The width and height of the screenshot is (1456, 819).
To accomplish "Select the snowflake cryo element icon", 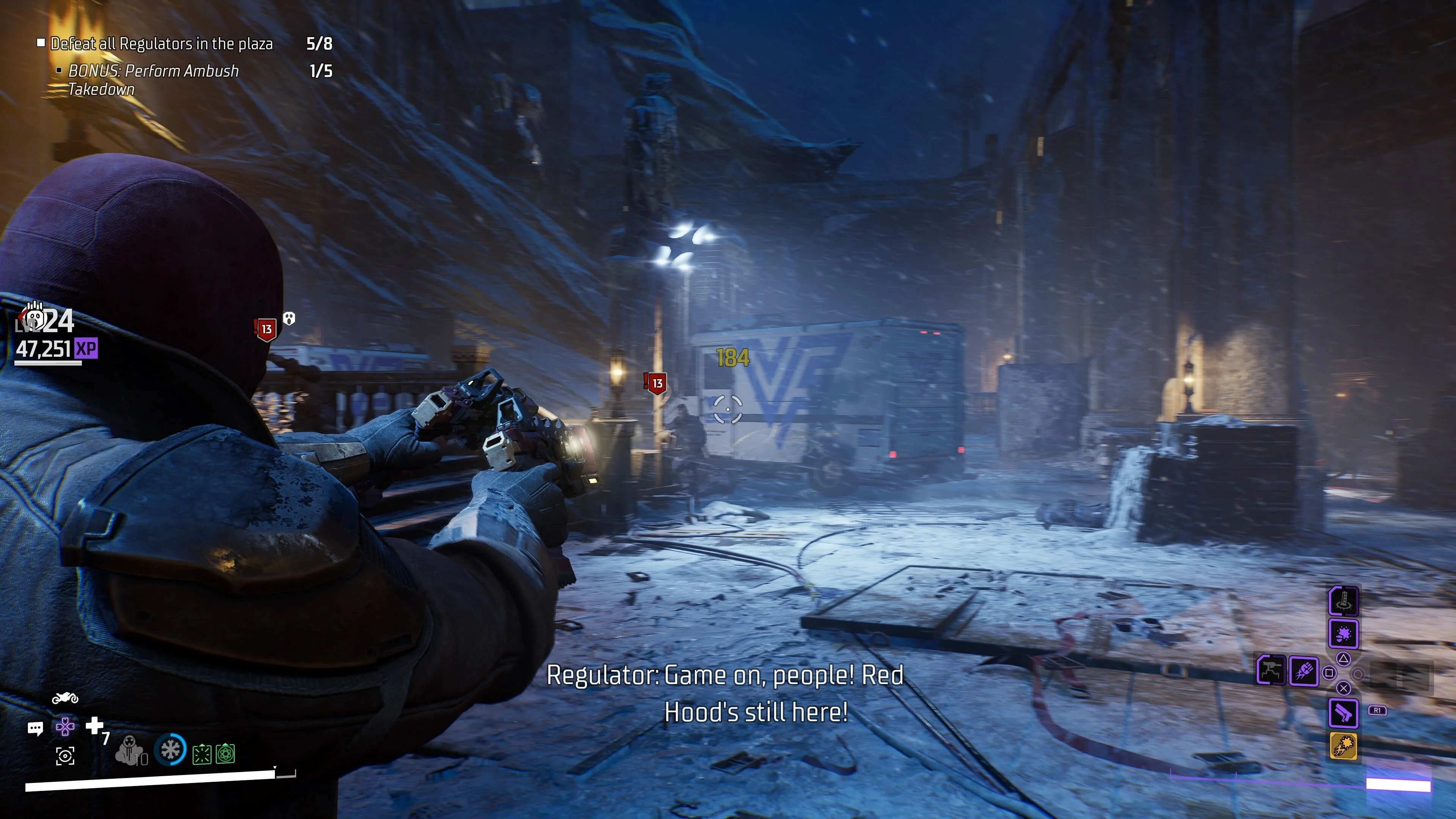I will point(170,750).
